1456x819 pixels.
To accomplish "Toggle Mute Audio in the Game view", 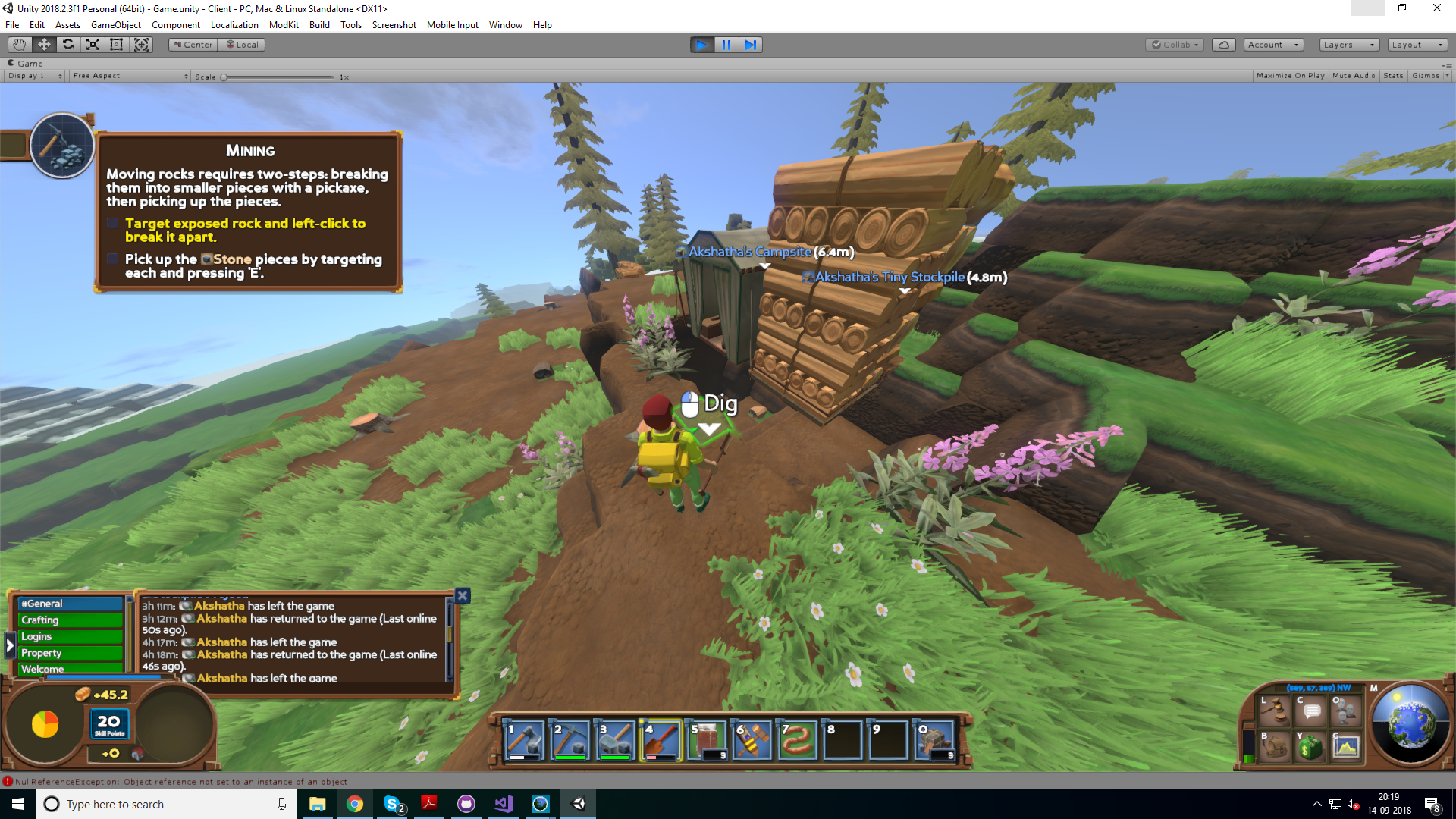I will [1354, 75].
